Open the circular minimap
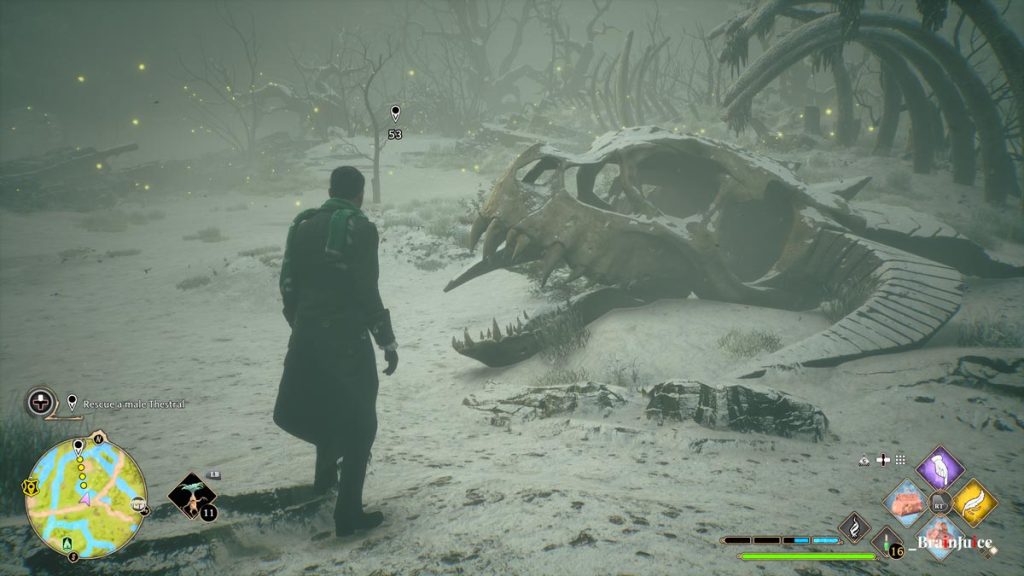The height and width of the screenshot is (576, 1024). point(85,498)
